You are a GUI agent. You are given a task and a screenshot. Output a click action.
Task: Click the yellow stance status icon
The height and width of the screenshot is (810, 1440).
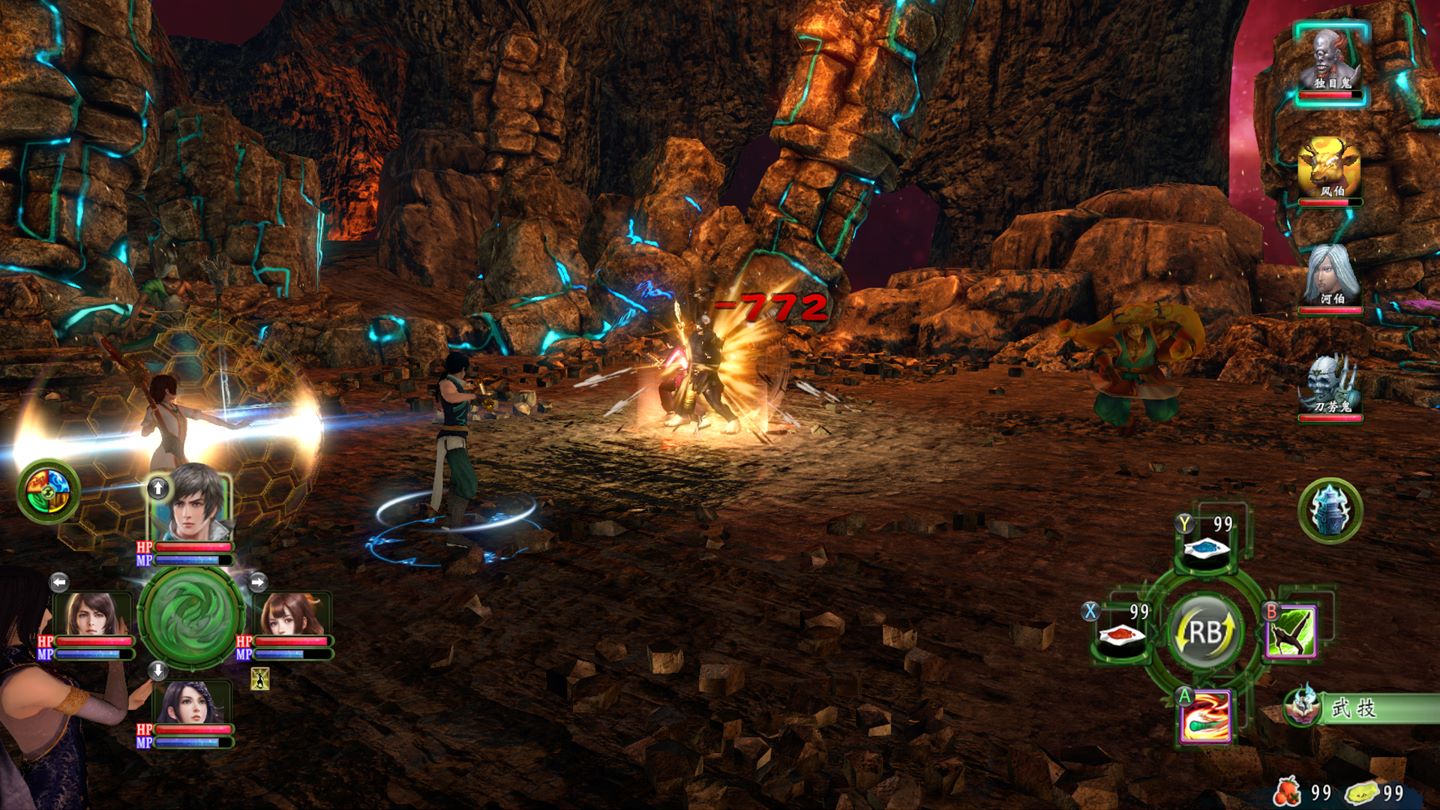click(x=260, y=679)
